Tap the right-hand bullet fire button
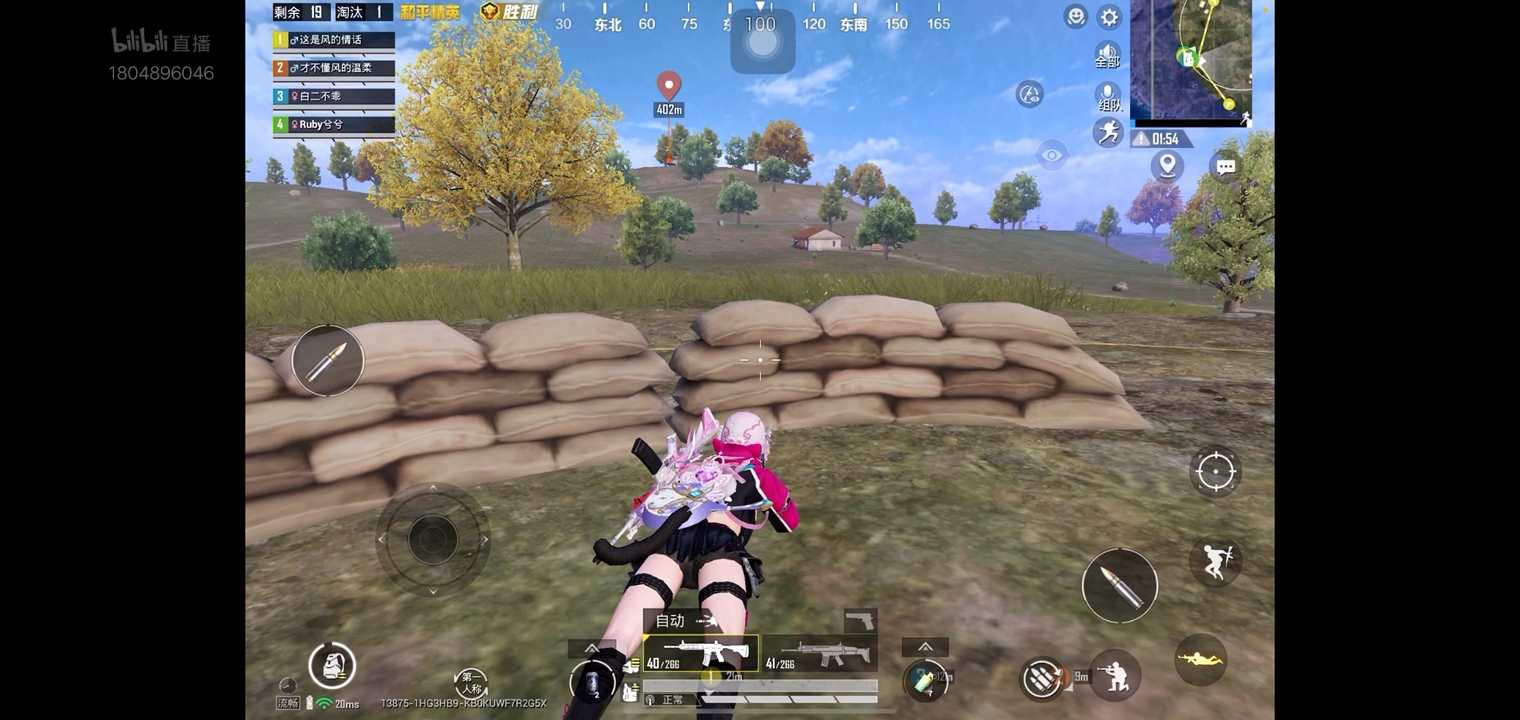 click(1119, 586)
